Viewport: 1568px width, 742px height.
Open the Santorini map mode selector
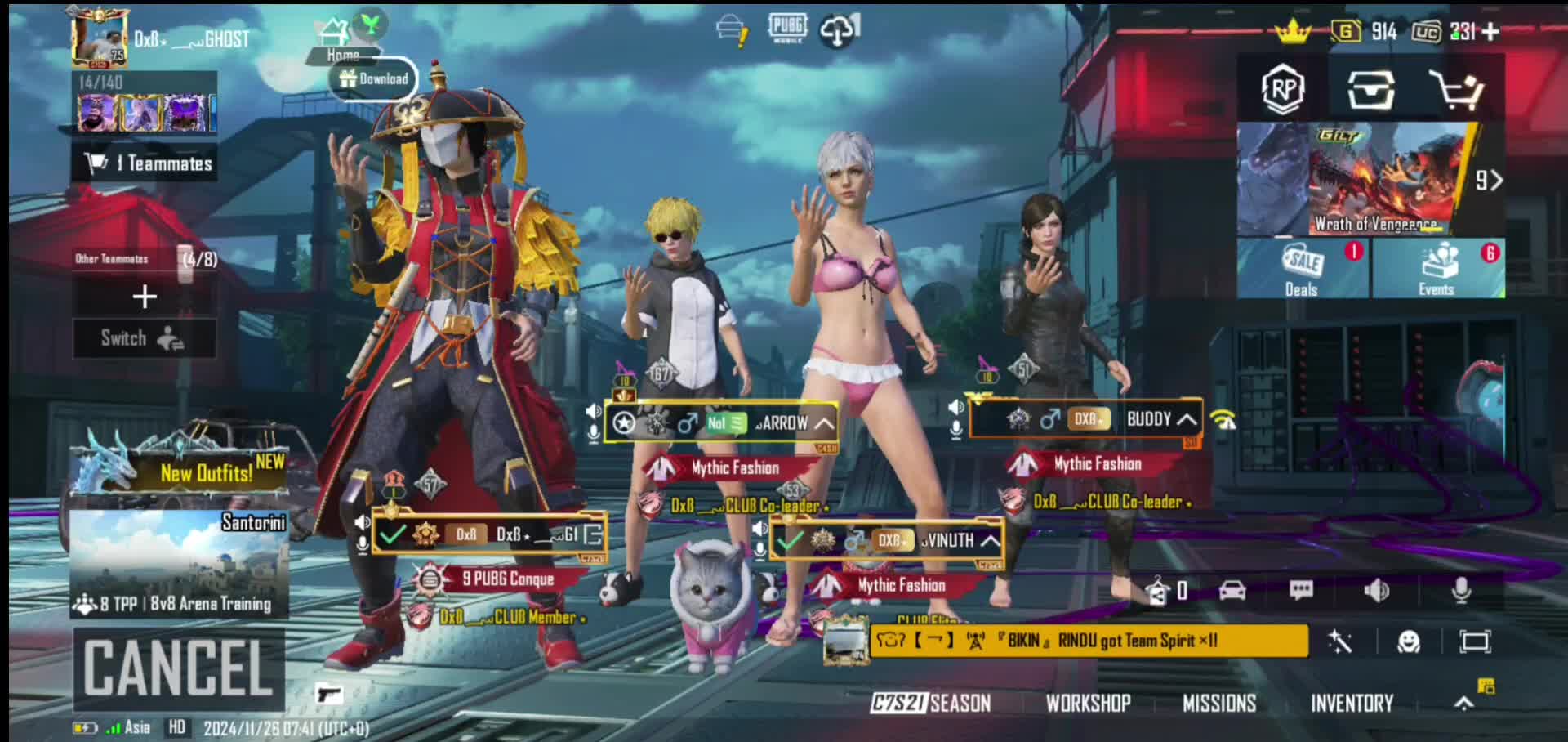pyautogui.click(x=179, y=564)
